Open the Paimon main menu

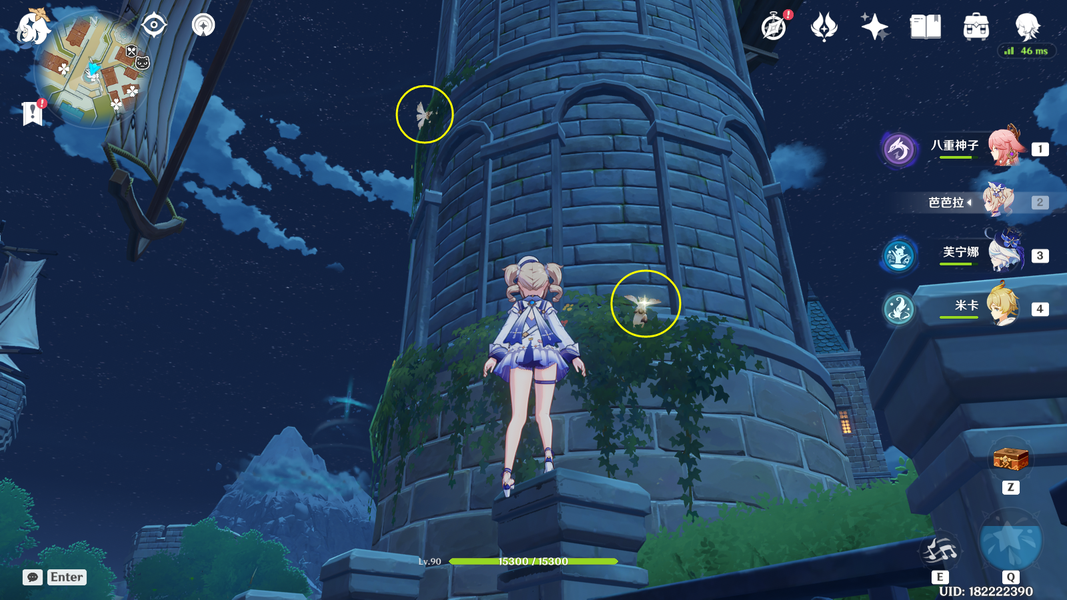coord(32,24)
